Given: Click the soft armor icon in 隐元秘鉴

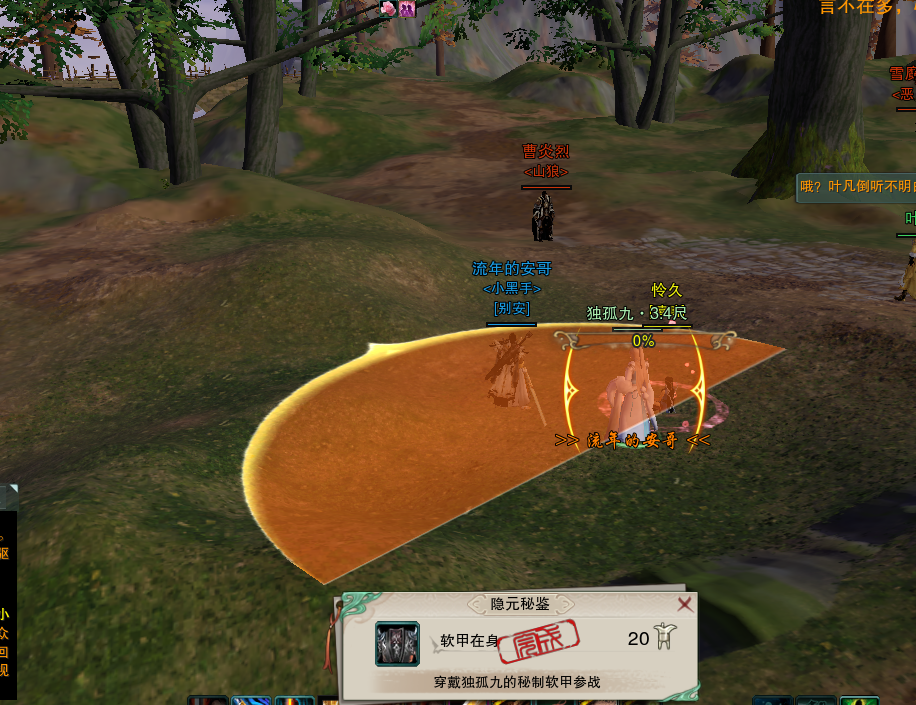Looking at the screenshot, I should click(397, 644).
